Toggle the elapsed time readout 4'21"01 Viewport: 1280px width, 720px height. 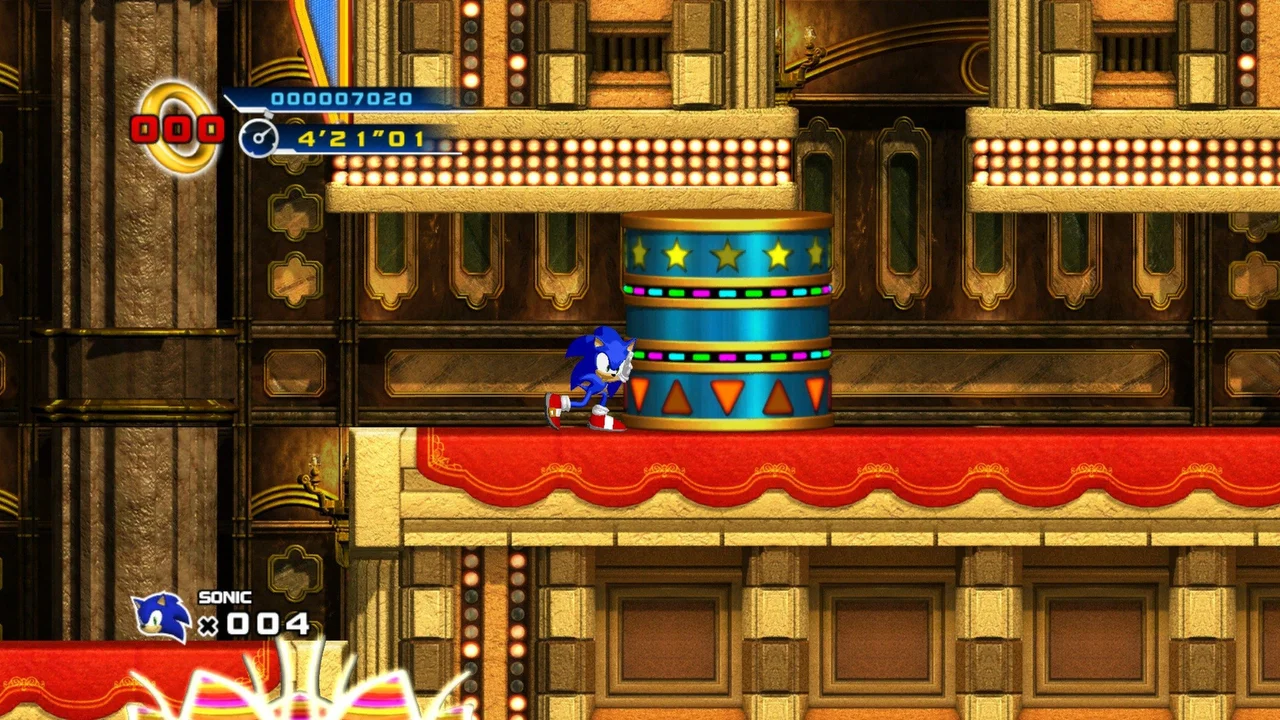tap(360, 137)
